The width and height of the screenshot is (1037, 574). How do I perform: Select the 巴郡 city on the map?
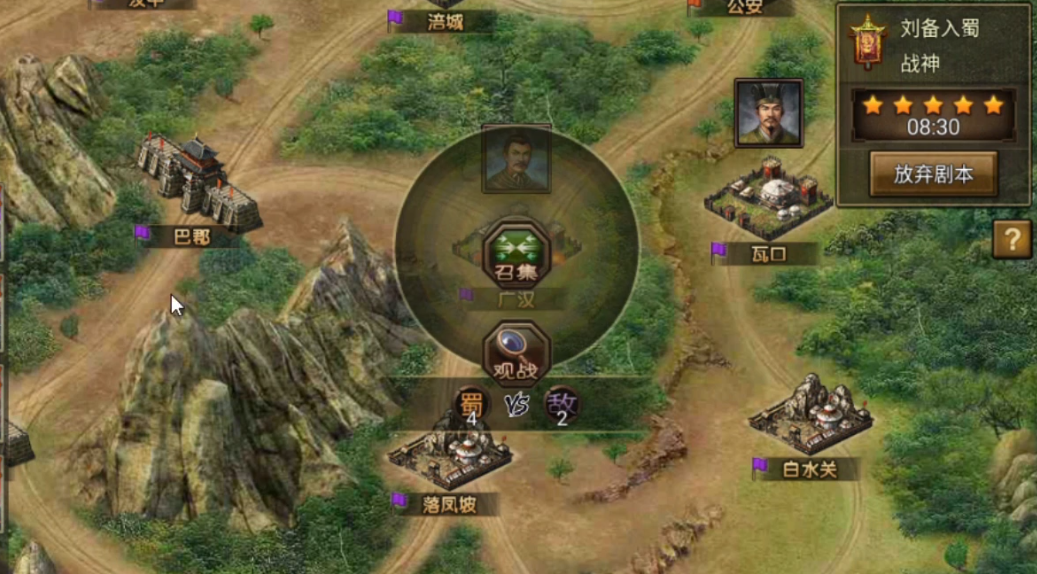[198, 185]
